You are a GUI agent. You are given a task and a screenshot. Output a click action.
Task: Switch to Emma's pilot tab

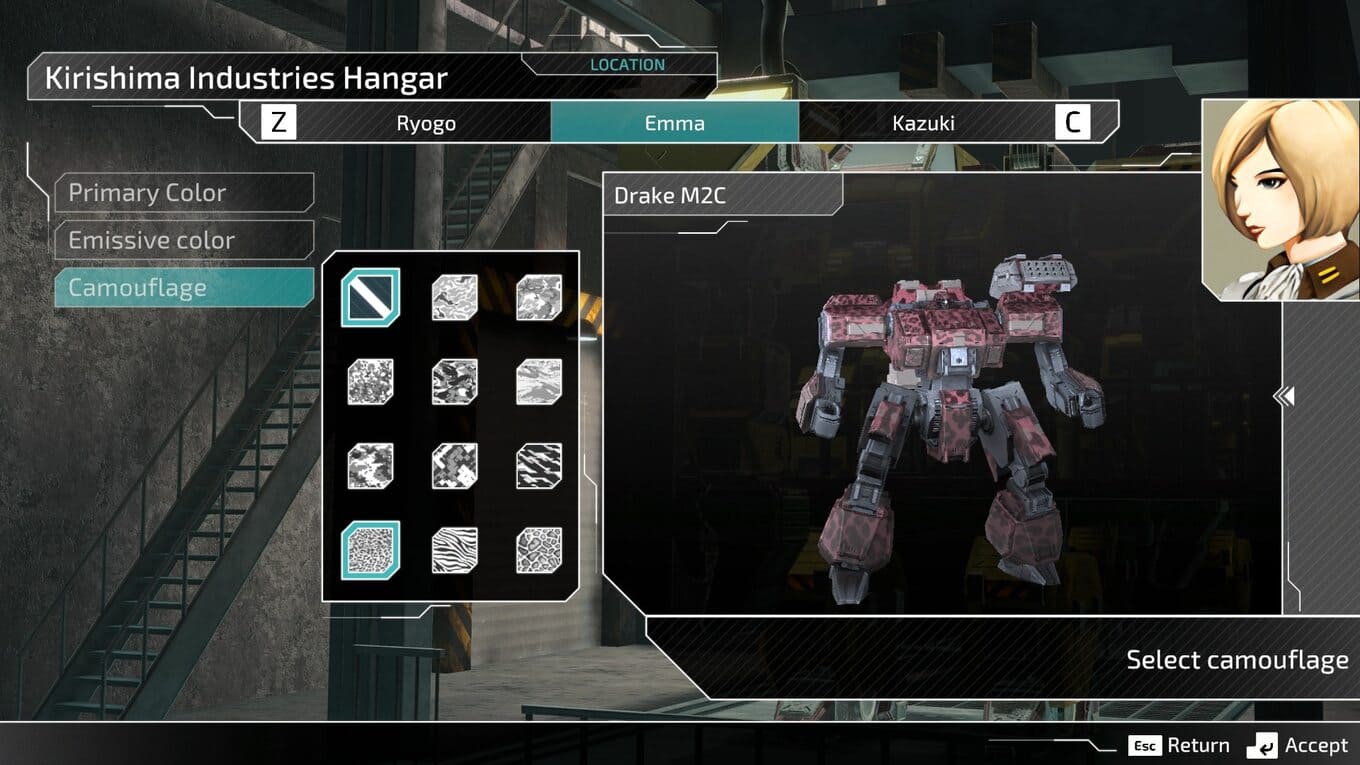674,123
